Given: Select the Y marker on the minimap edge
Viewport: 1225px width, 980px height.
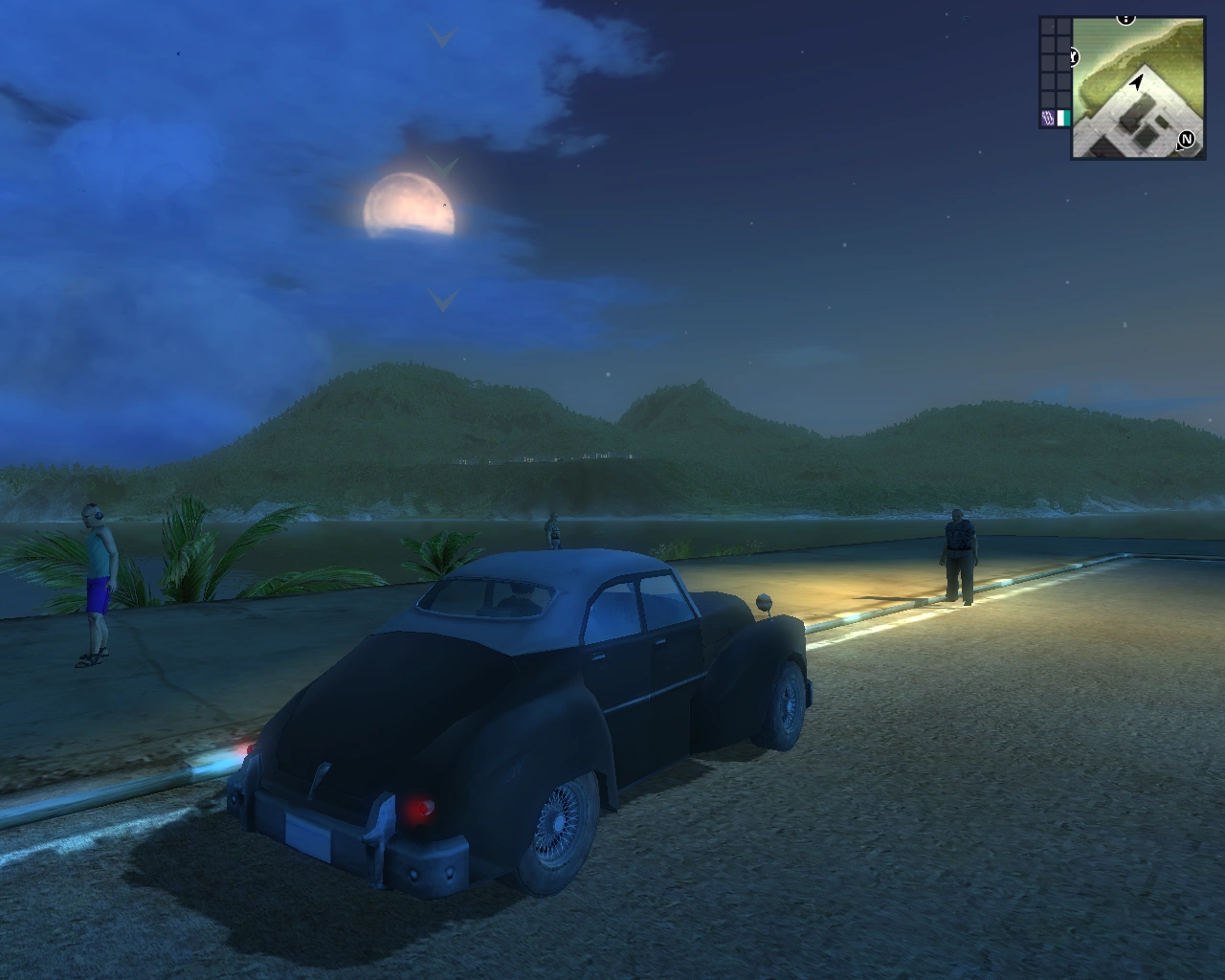Looking at the screenshot, I should 1073,56.
